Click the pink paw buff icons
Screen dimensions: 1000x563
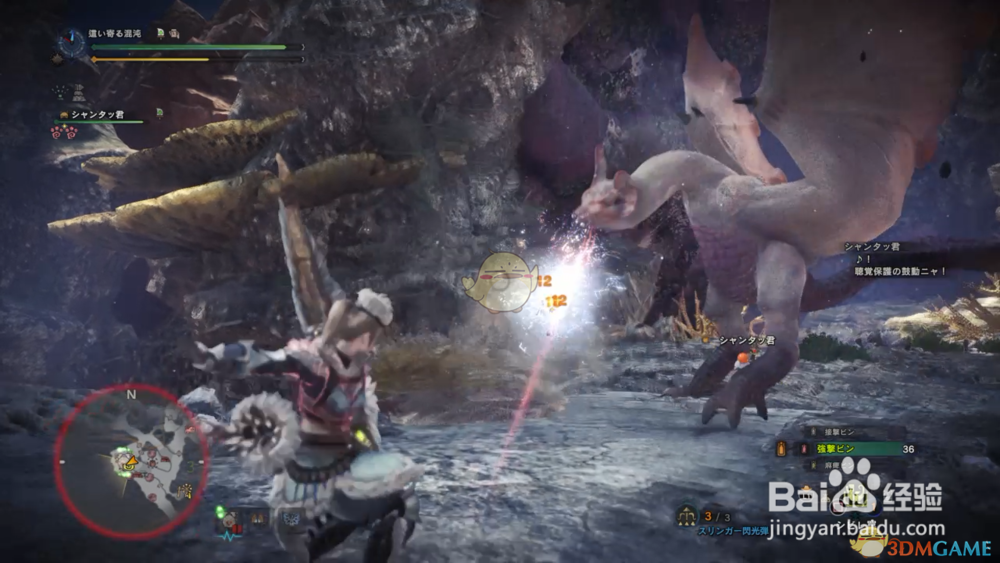[x=64, y=132]
